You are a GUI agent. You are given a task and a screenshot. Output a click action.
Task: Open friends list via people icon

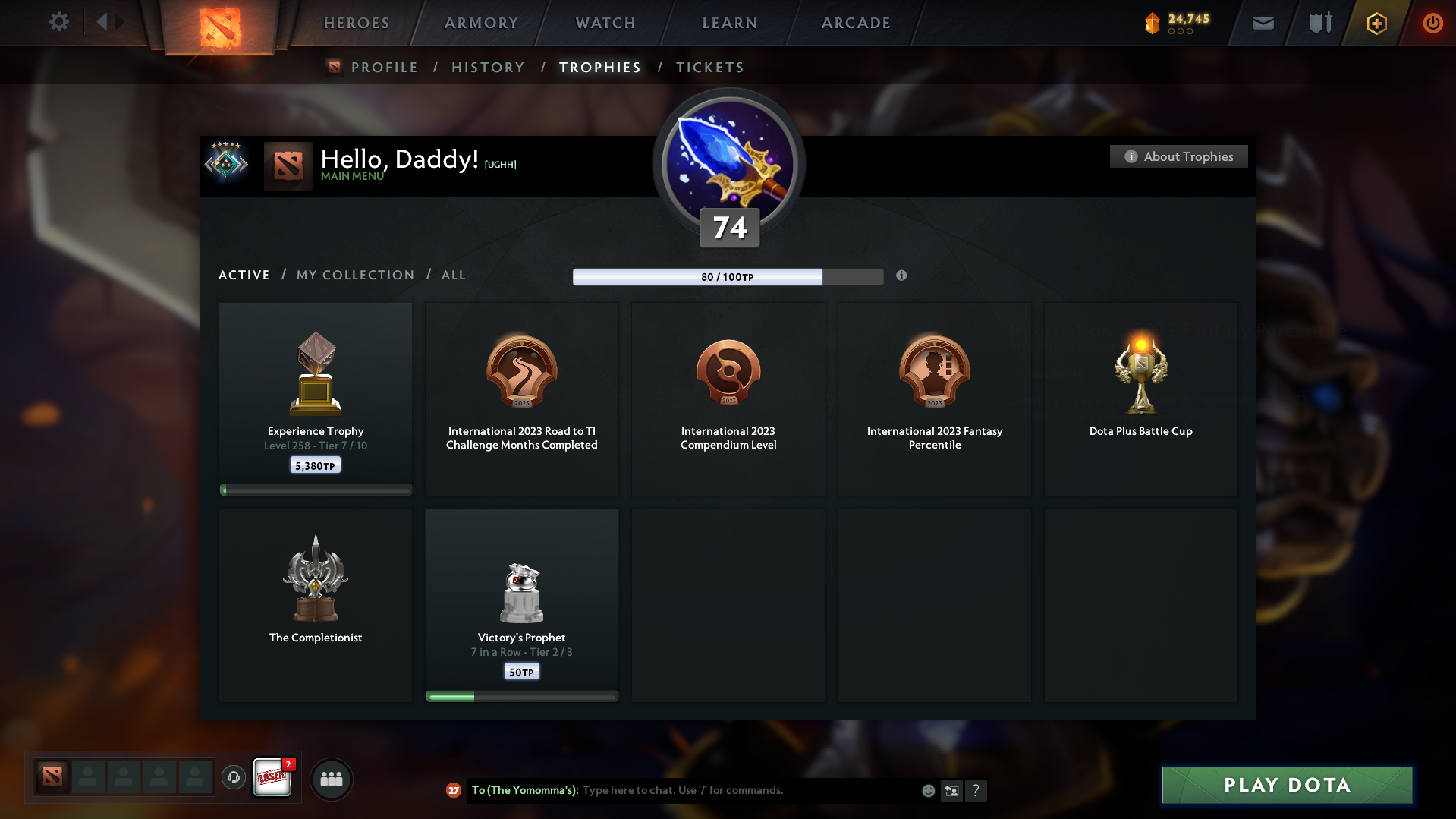click(x=331, y=779)
